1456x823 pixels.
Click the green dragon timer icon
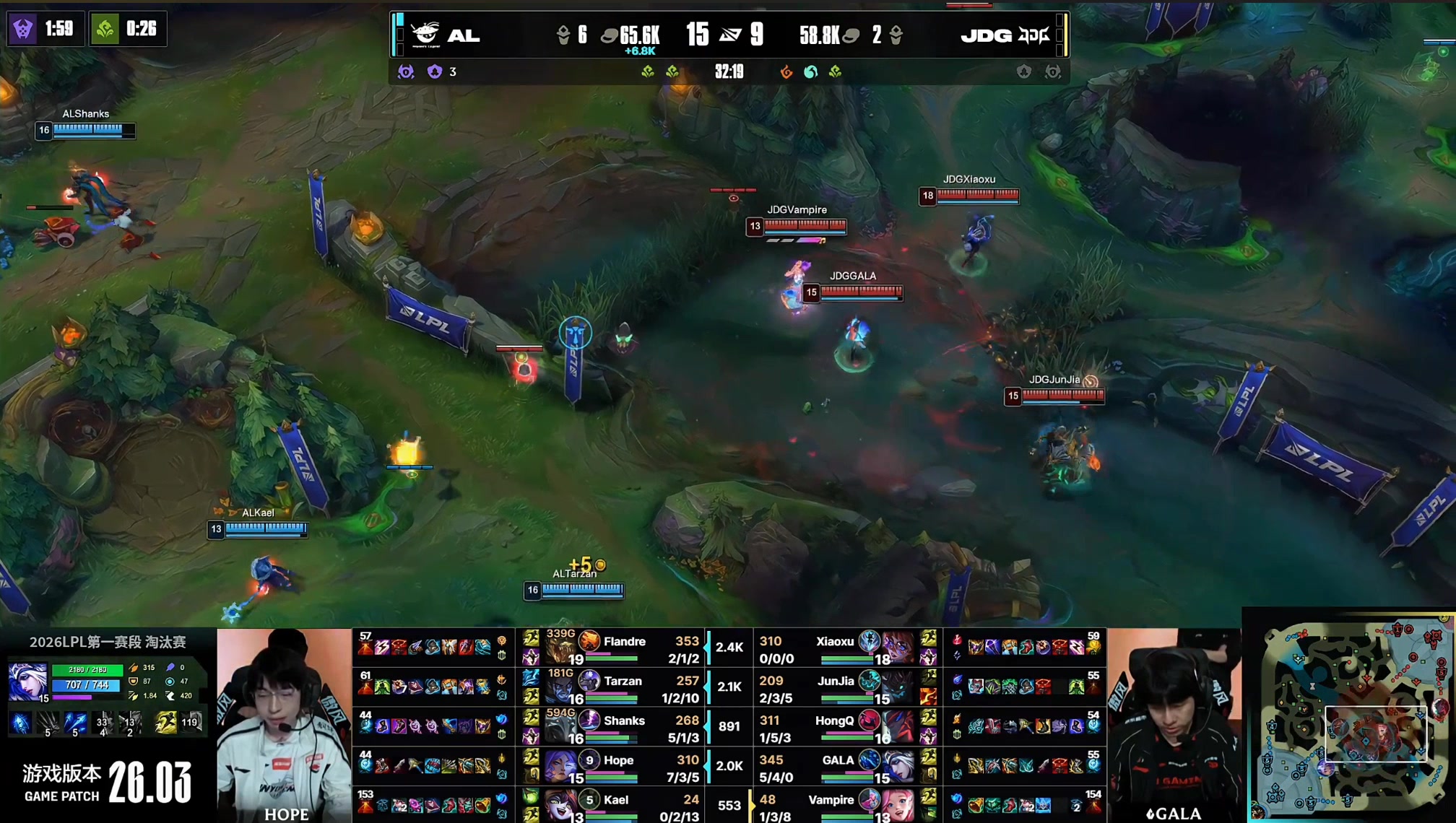pyautogui.click(x=105, y=29)
